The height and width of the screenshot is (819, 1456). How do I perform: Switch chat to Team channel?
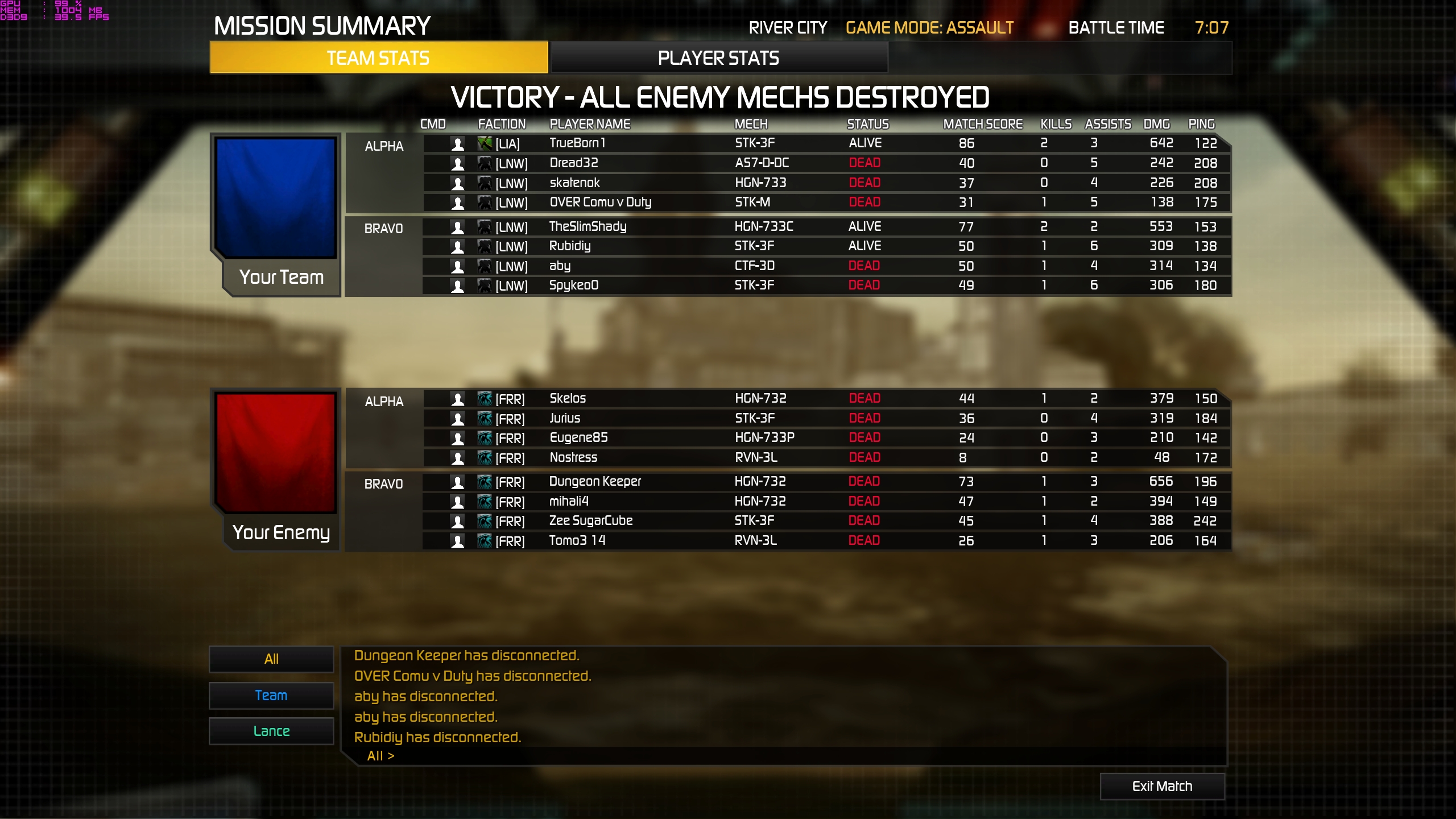pyautogui.click(x=271, y=696)
